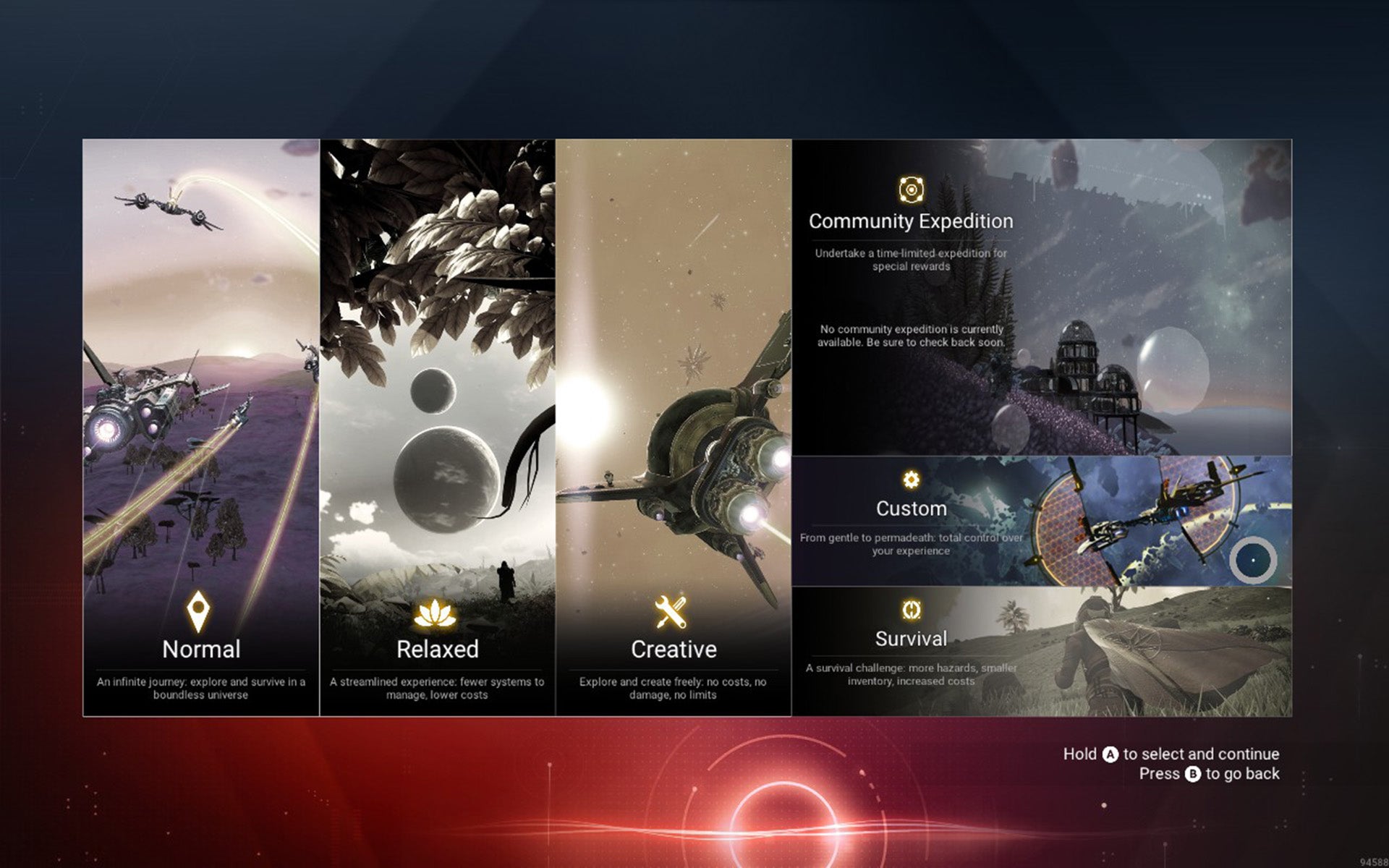This screenshot has height=868, width=1389.
Task: Click the Survival challenge description text
Action: [x=910, y=674]
